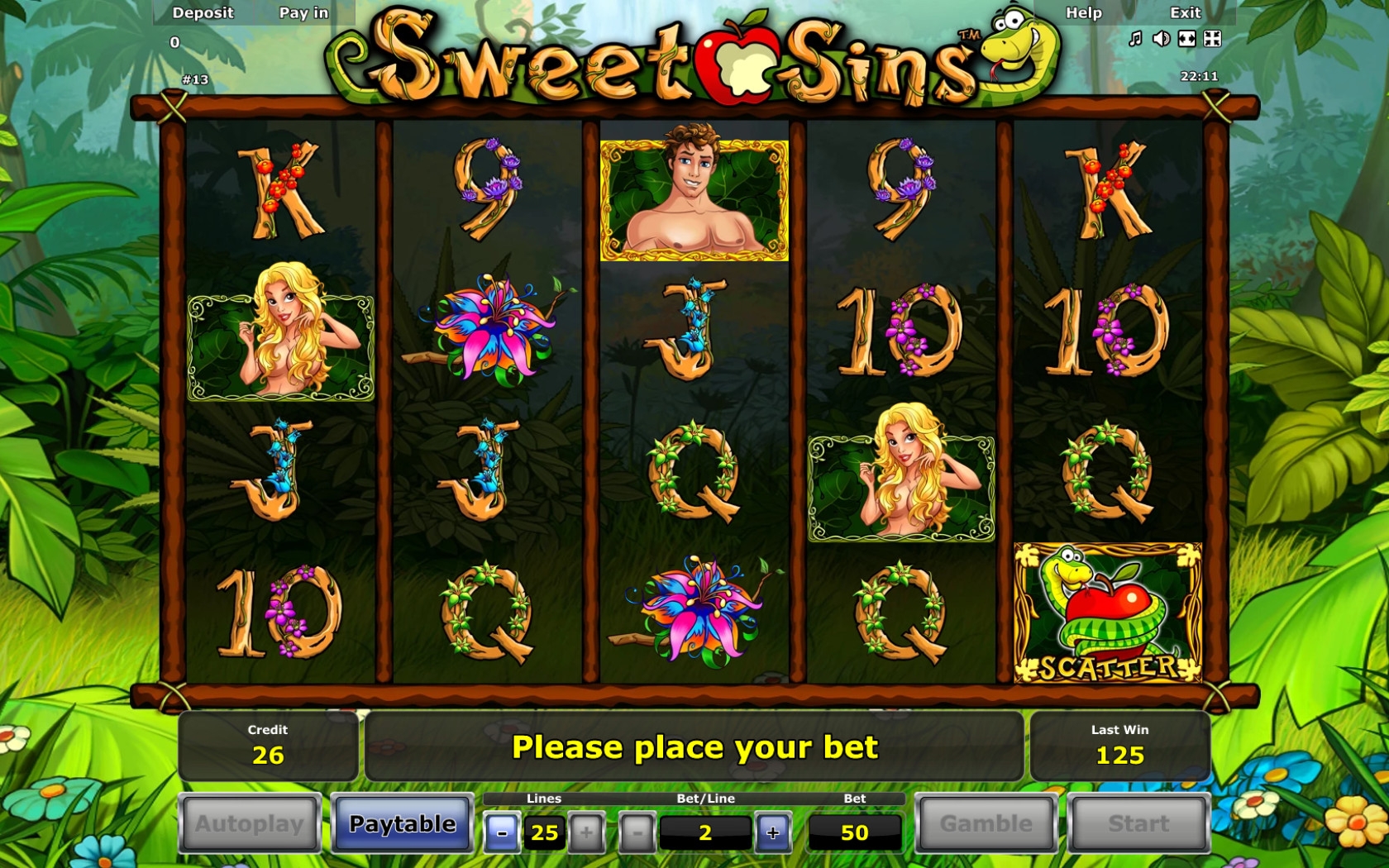
Task: Exit the game
Action: [1185, 12]
